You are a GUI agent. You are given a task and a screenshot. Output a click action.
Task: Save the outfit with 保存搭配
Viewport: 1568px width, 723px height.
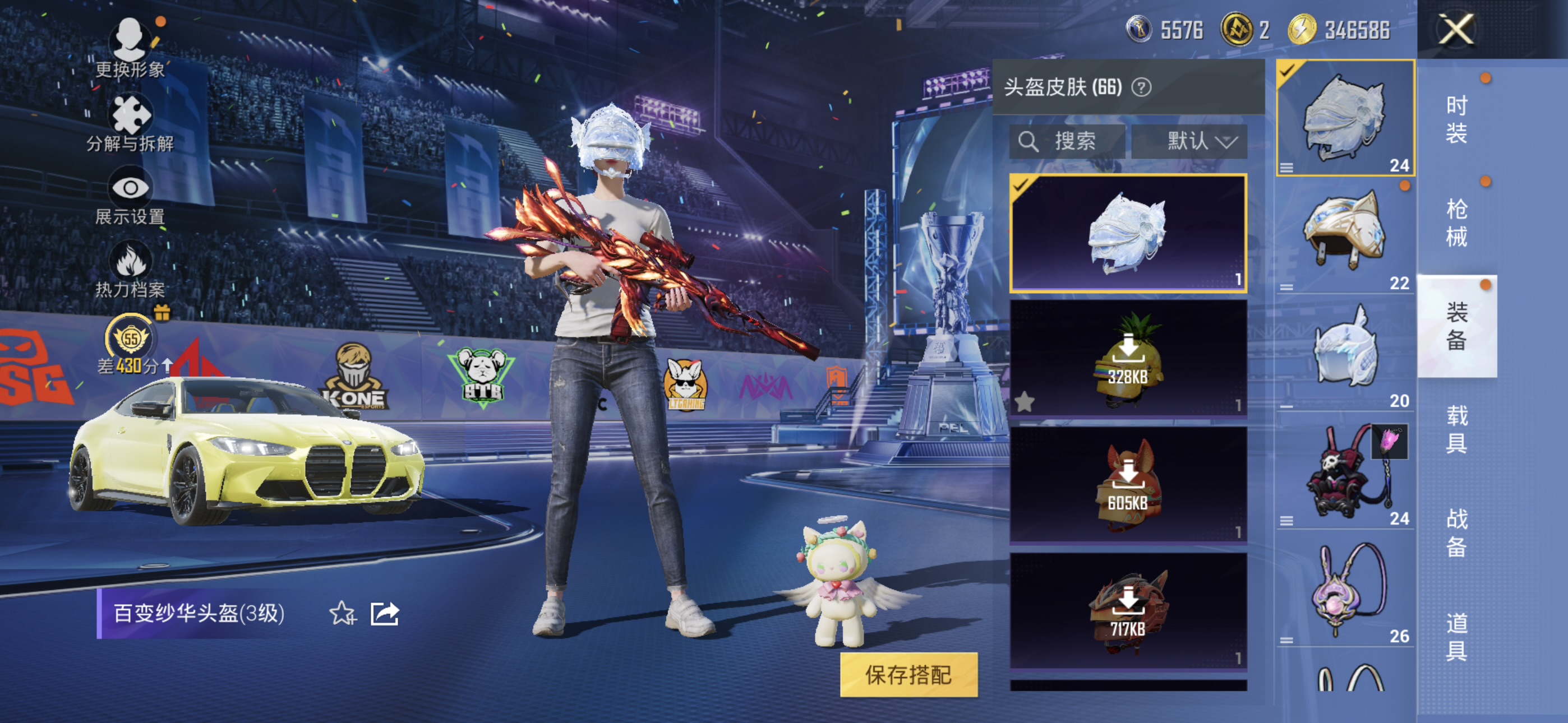(x=908, y=674)
